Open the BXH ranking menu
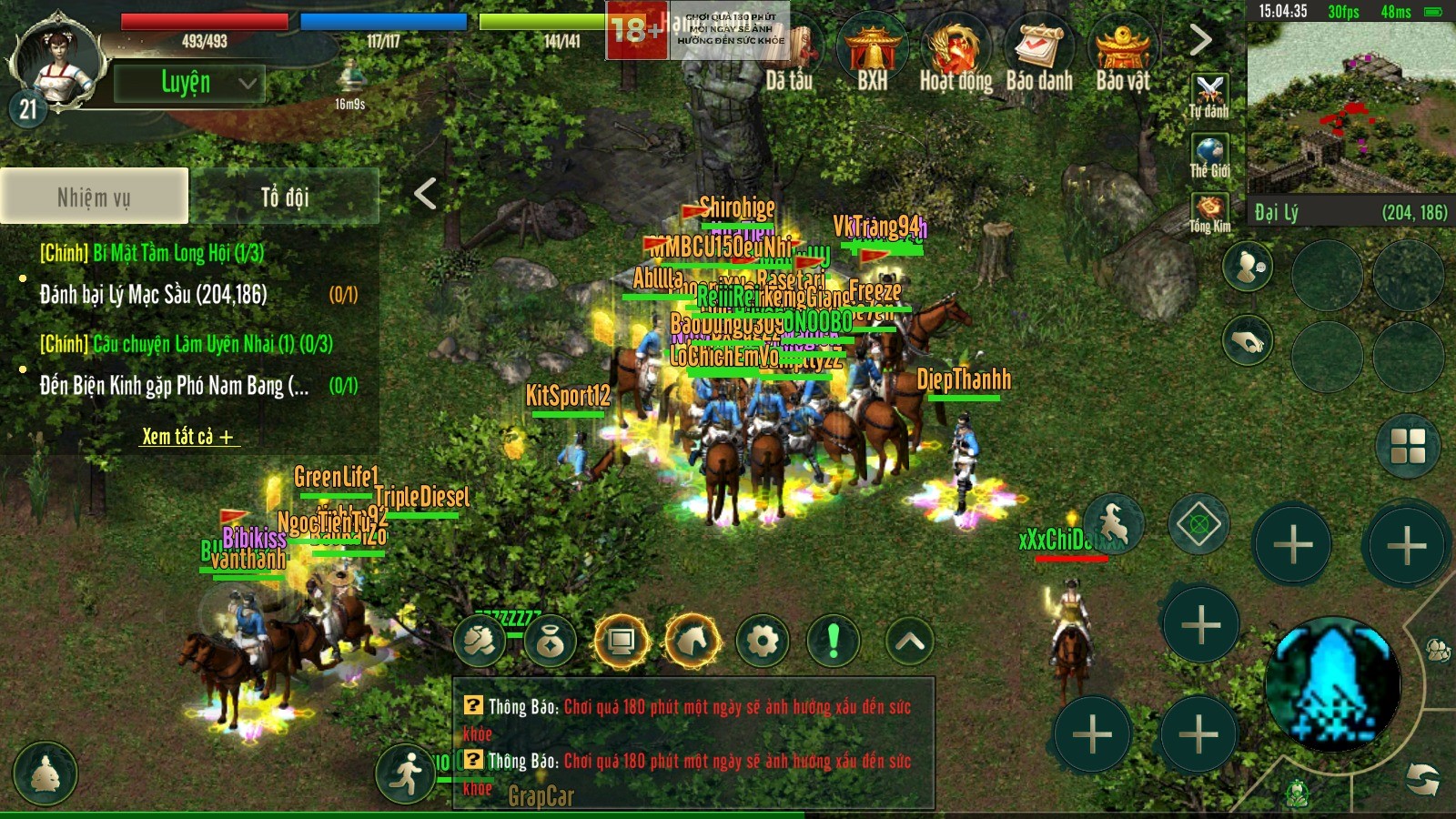The image size is (1456, 819). 872,56
